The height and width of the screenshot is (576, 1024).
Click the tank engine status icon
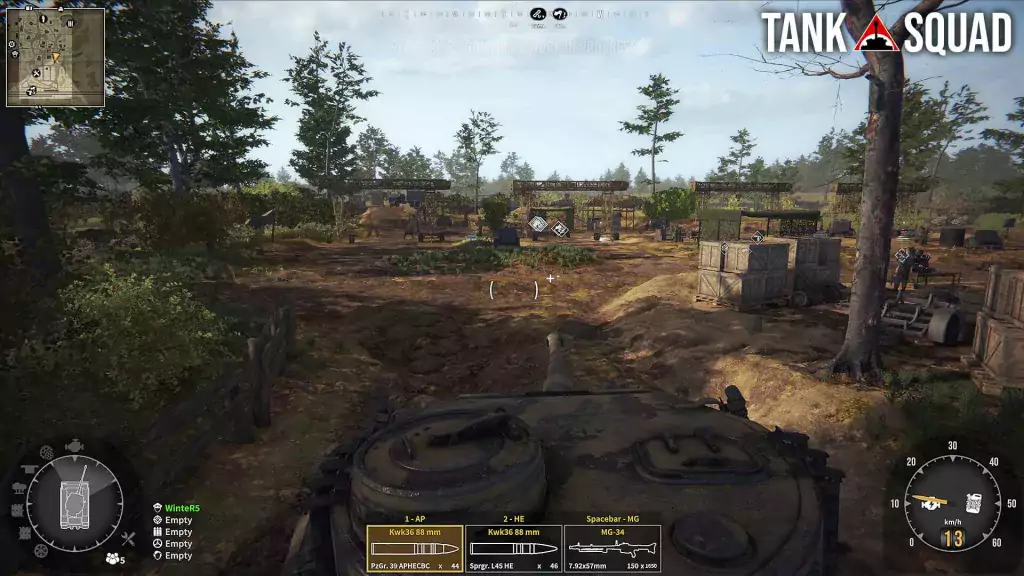click(75, 446)
